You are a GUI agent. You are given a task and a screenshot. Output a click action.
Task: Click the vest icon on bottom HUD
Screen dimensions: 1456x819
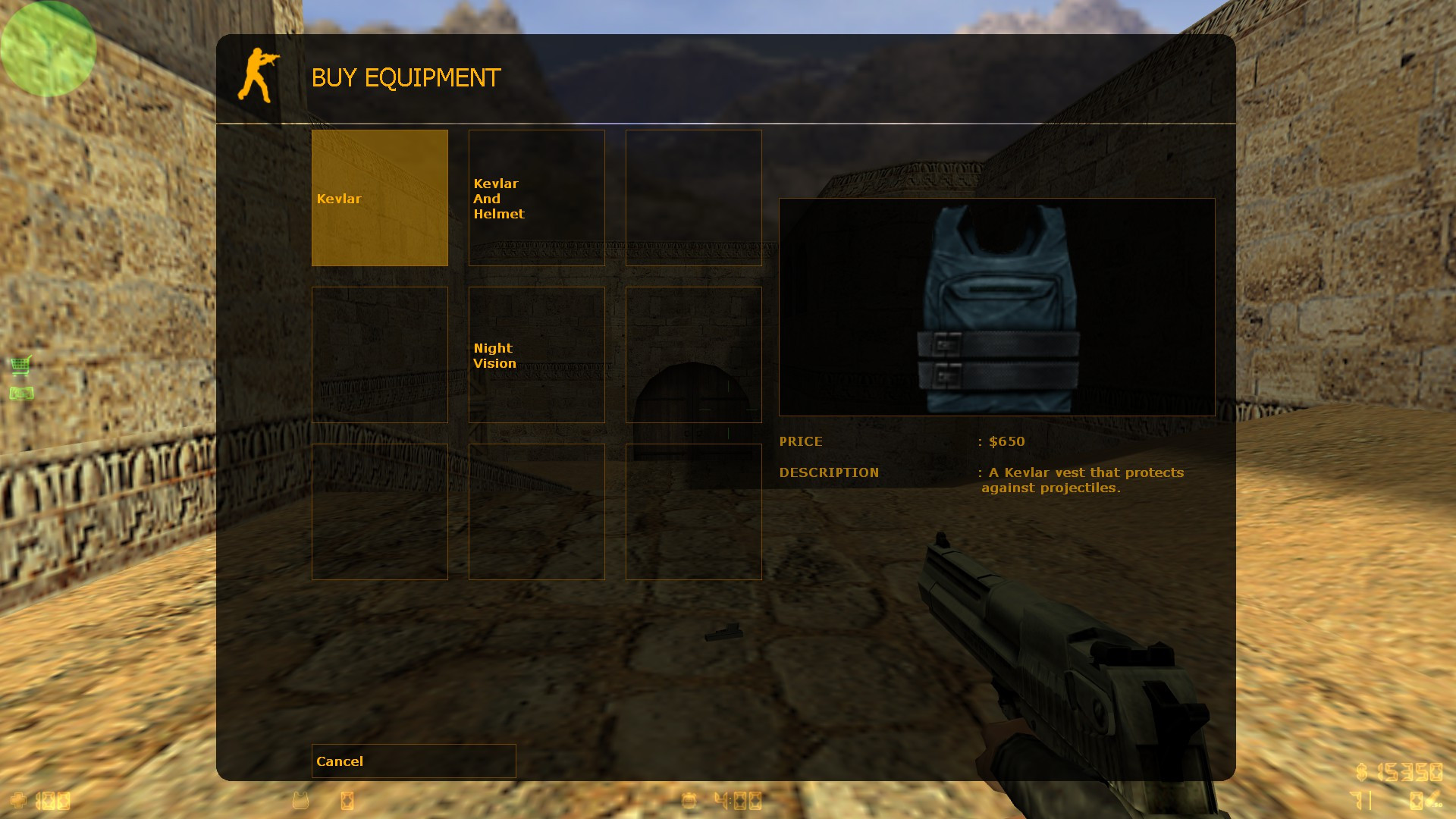click(300, 800)
